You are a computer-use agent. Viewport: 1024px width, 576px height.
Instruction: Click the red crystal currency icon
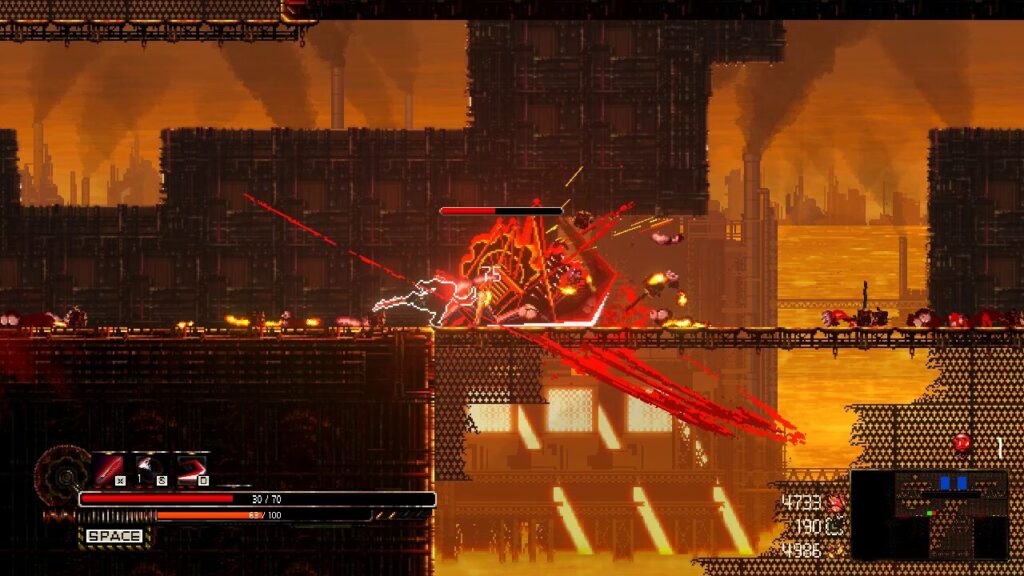tap(836, 504)
